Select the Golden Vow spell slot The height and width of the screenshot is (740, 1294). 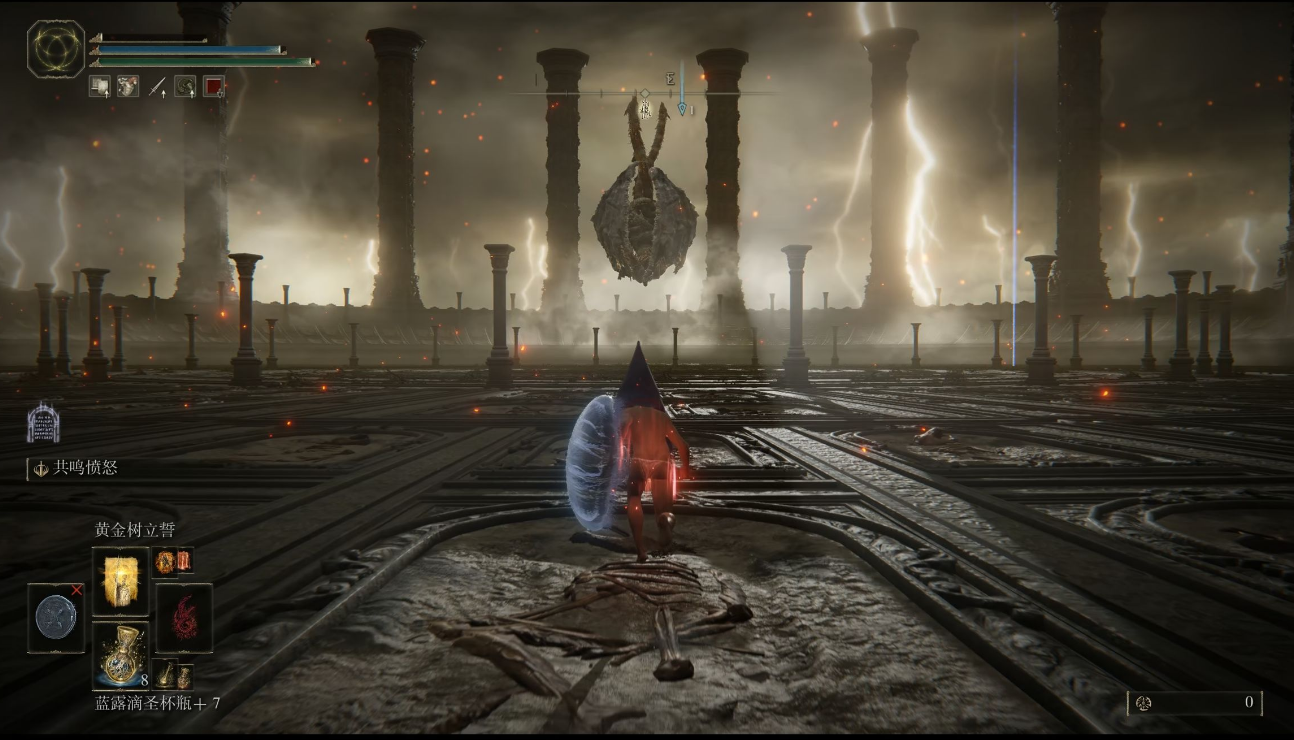coord(121,581)
